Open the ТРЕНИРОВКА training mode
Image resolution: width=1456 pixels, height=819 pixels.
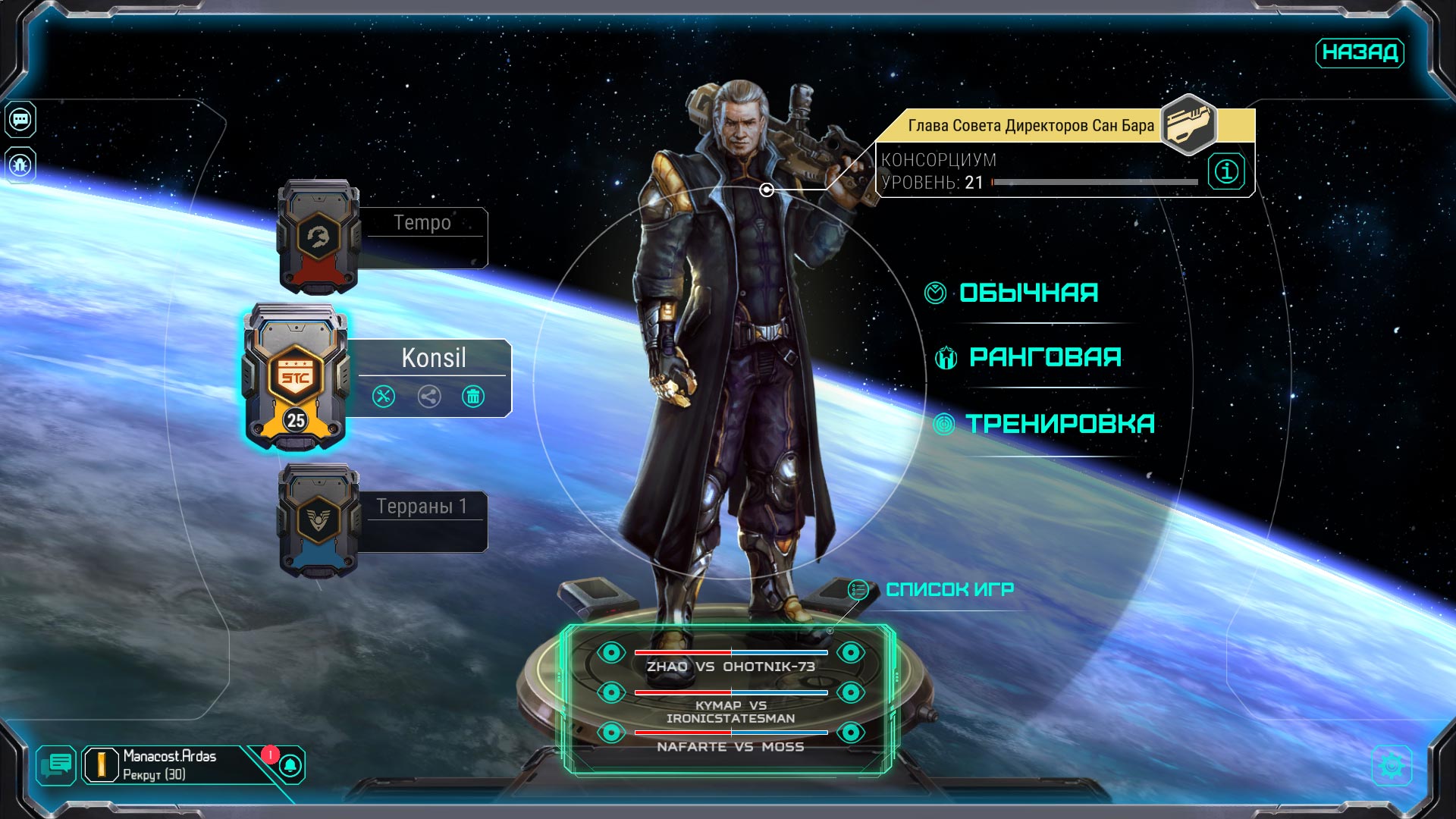click(1059, 424)
